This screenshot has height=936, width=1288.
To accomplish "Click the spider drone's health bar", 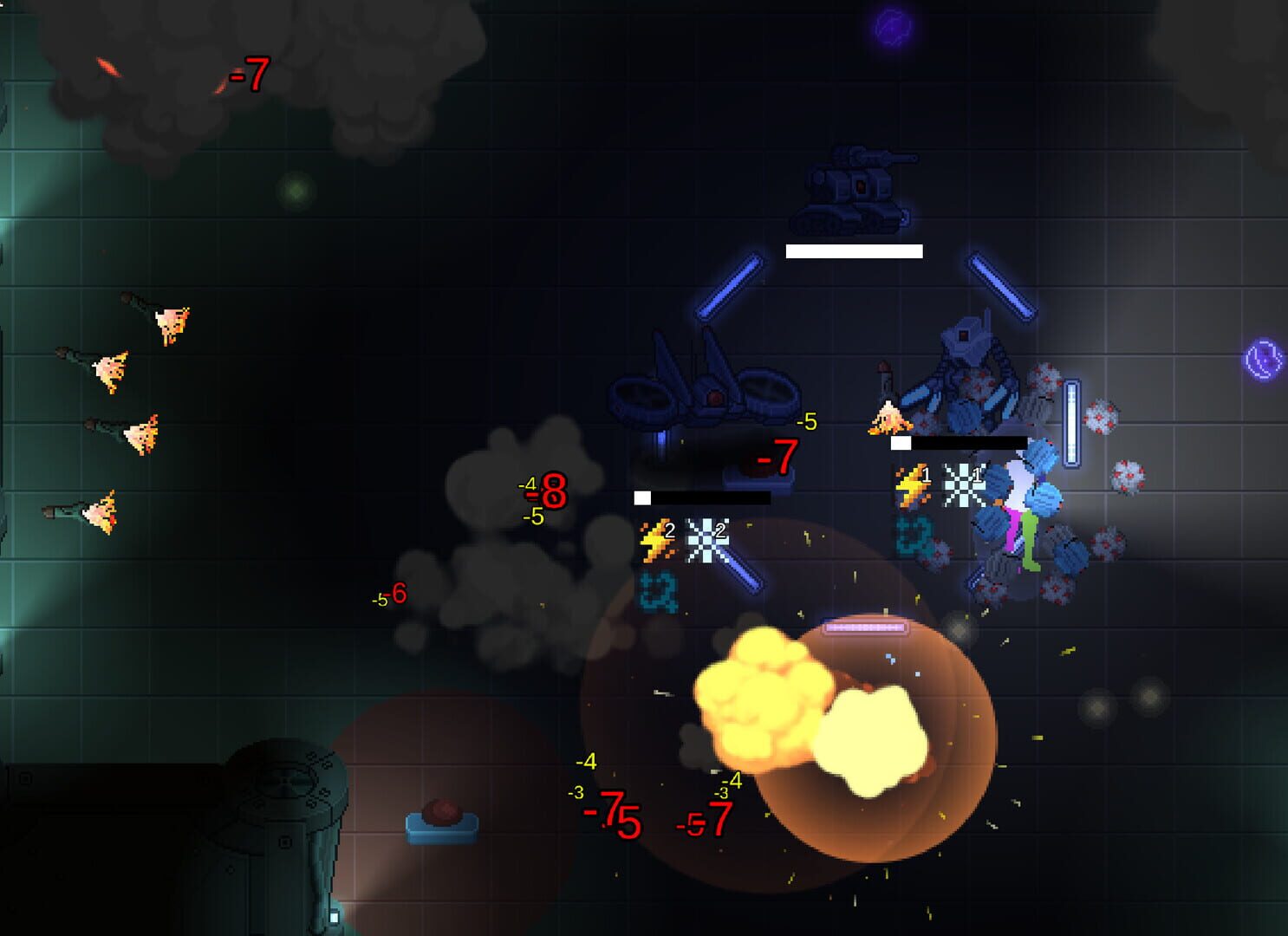I will click(x=704, y=497).
